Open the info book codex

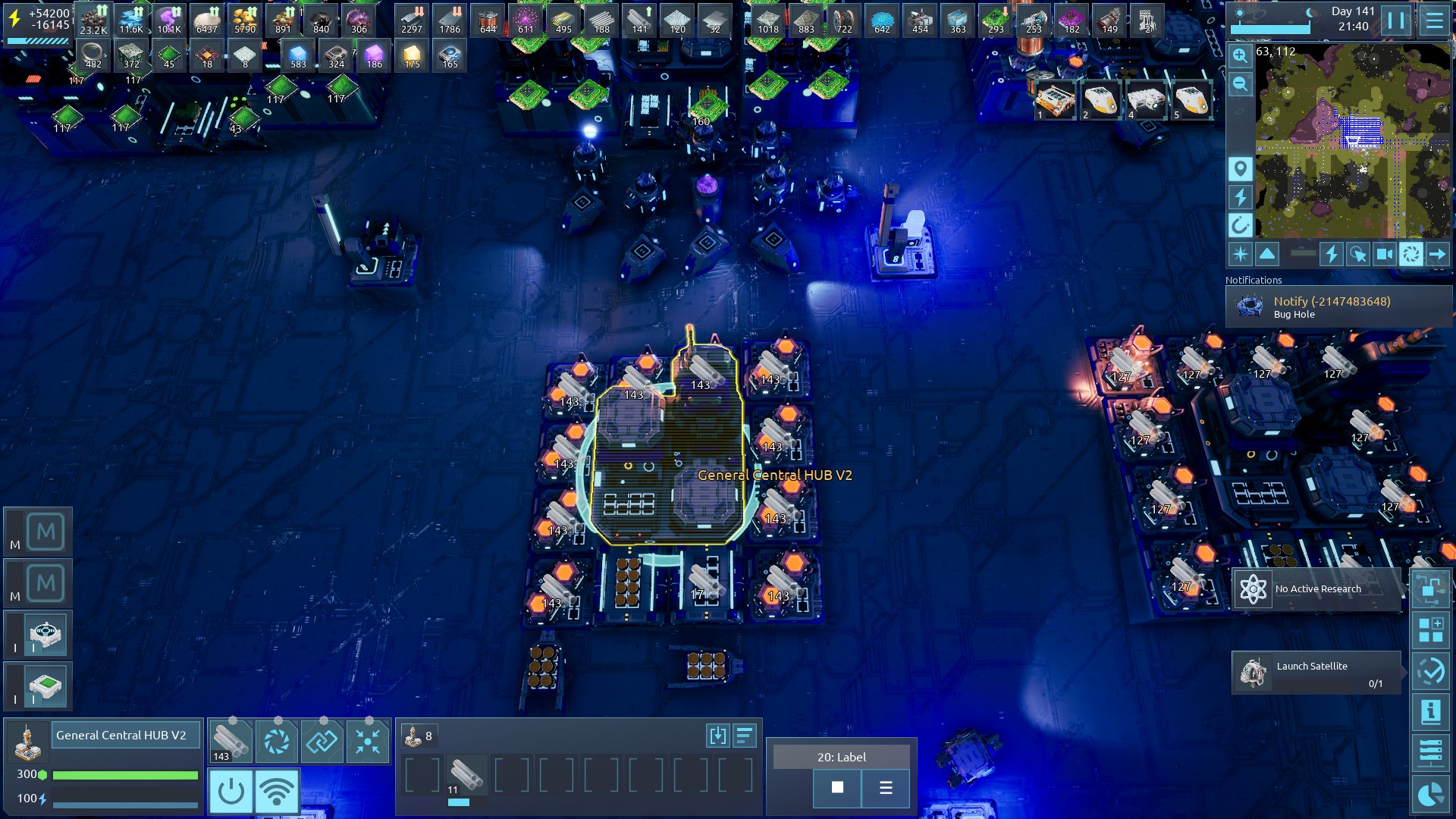point(1430,712)
